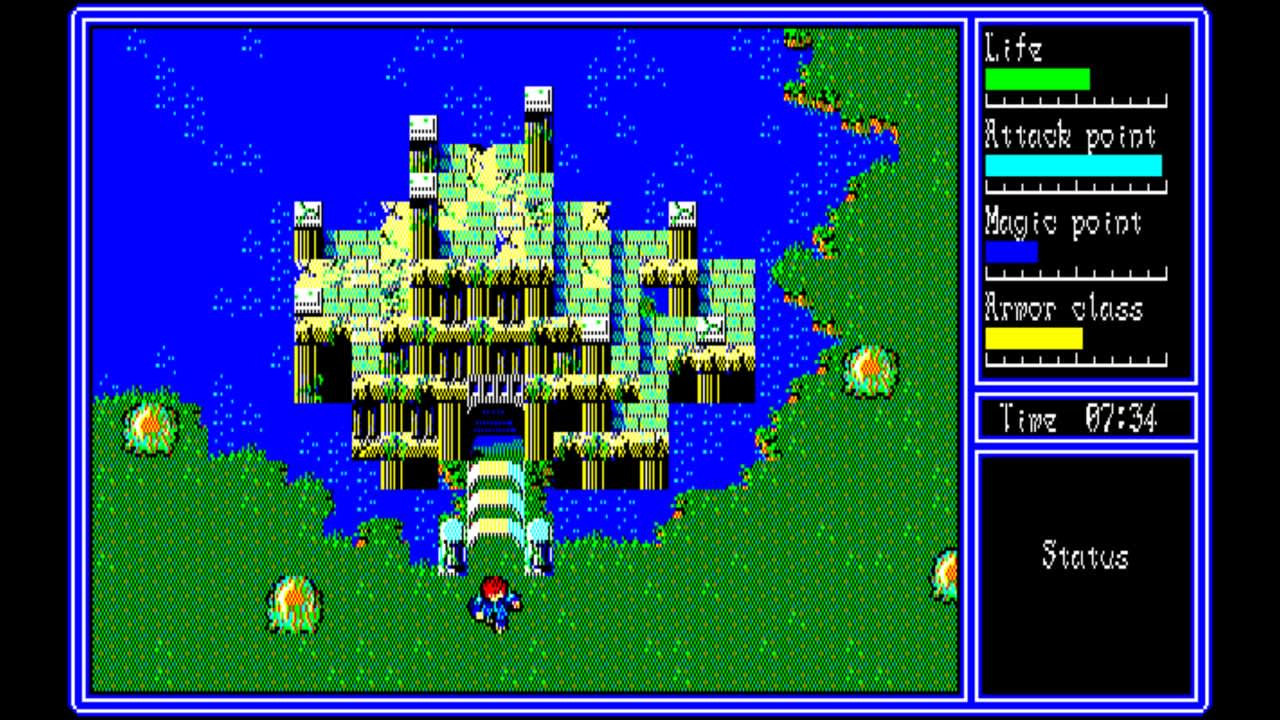Toggle the Magic point gauge
Image resolution: width=1280 pixels, height=720 pixels.
point(1011,253)
